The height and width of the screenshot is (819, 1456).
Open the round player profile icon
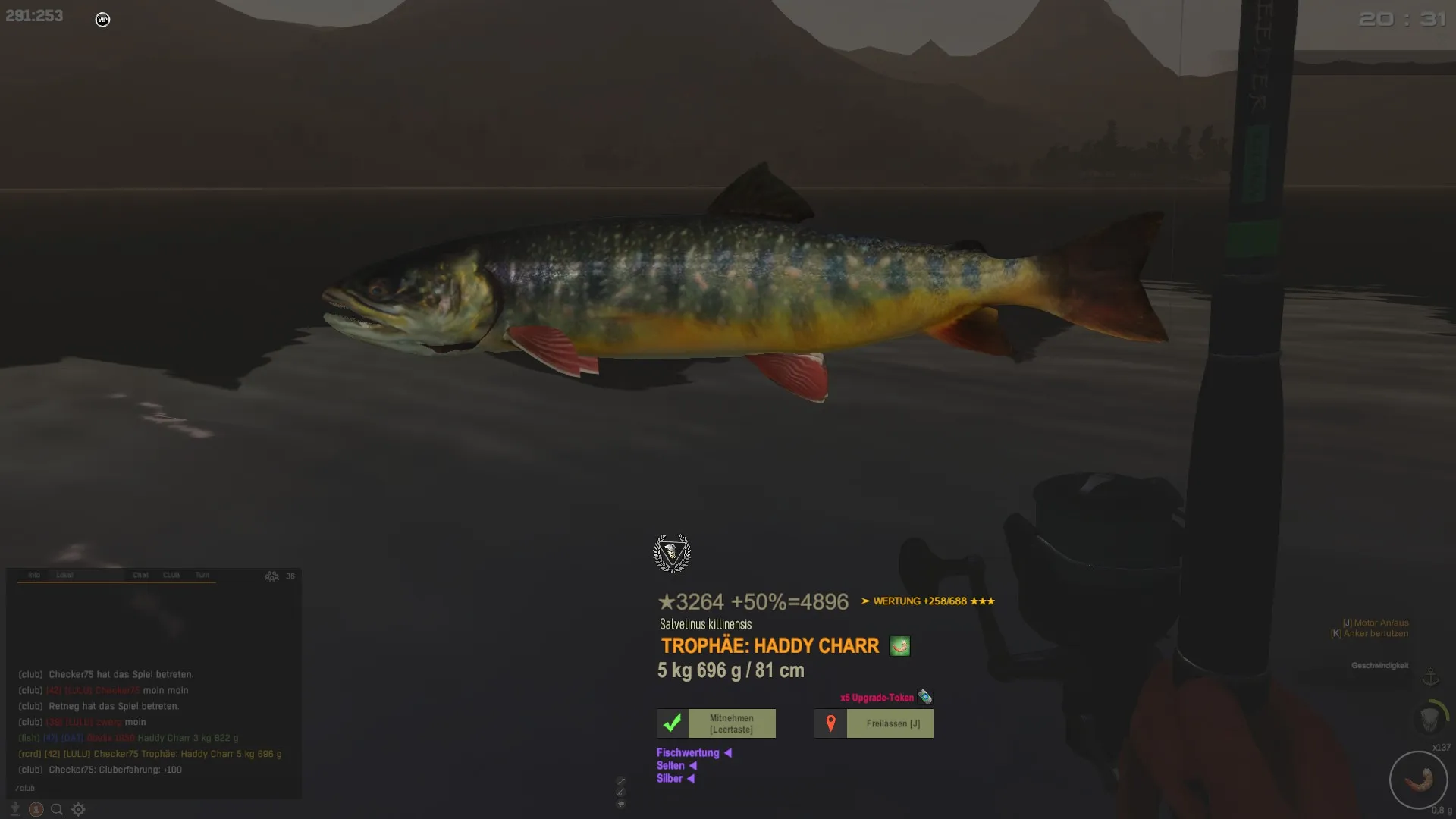pos(36,809)
